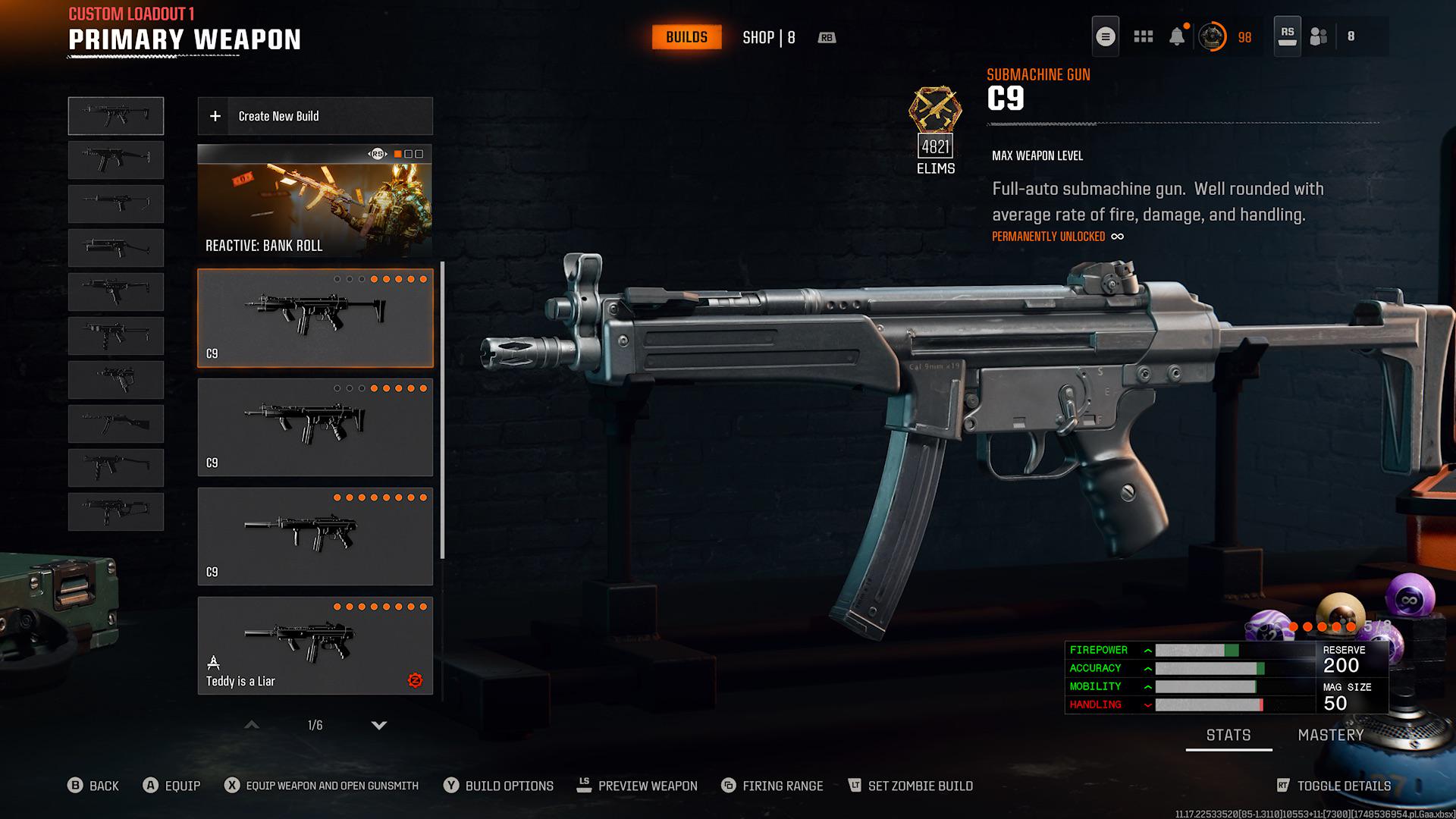1456x819 pixels.
Task: Go to next page of builds
Action: click(x=379, y=726)
